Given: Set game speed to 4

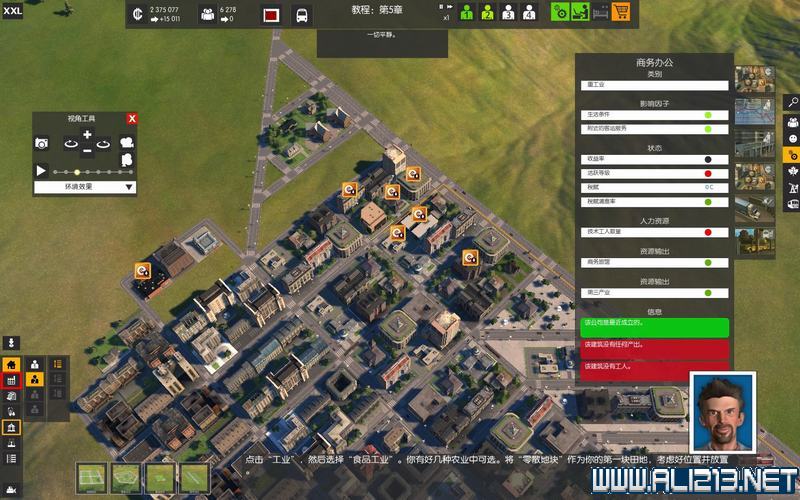Looking at the screenshot, I should (x=529, y=13).
